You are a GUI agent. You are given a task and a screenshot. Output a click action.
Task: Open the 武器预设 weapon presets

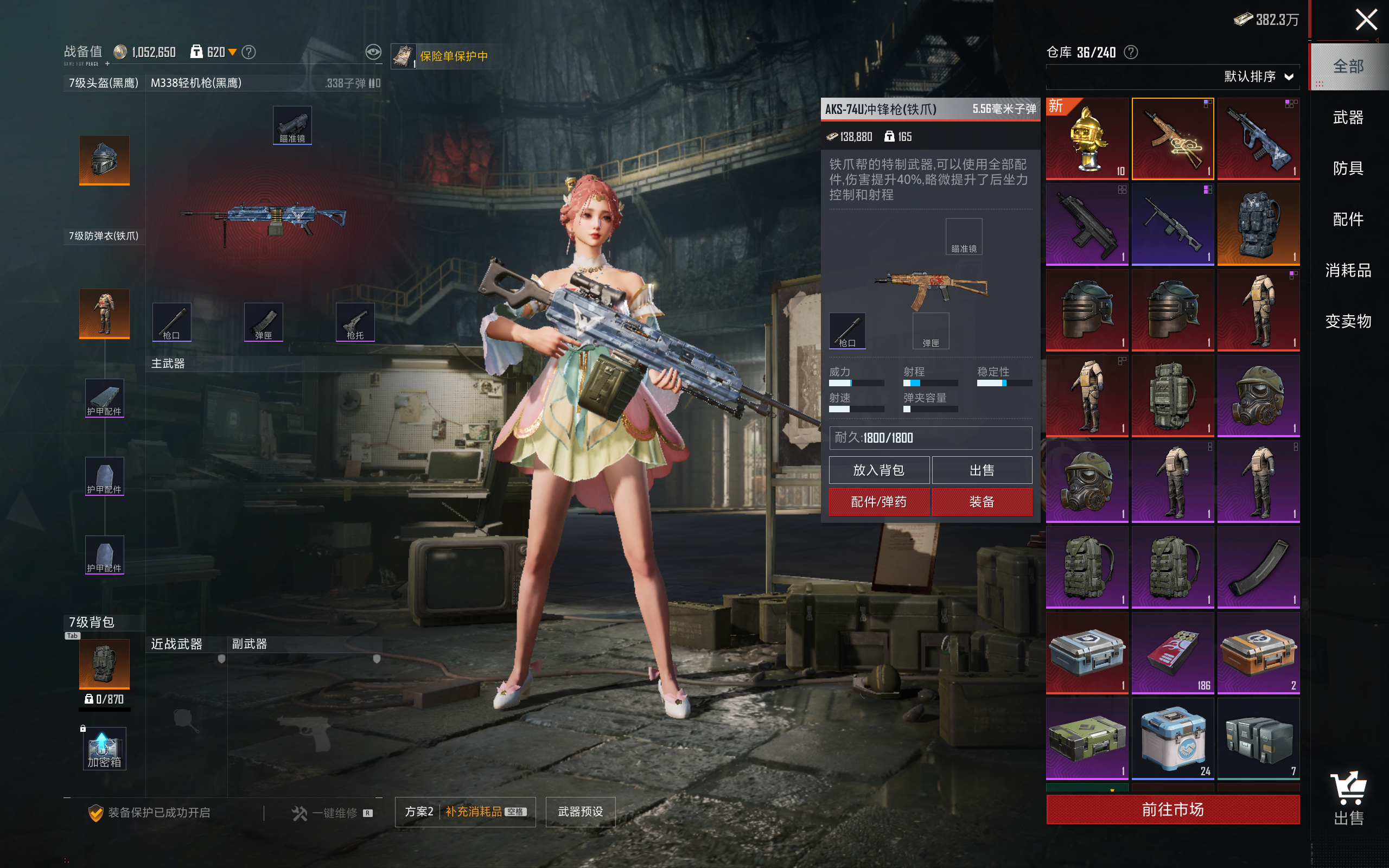pyautogui.click(x=580, y=812)
